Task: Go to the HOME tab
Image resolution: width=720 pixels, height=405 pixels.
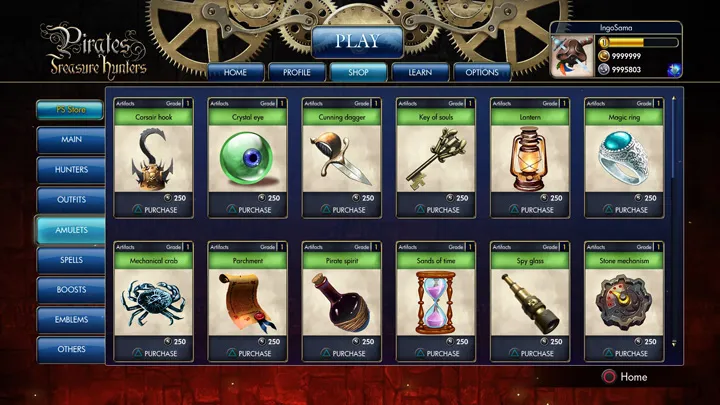Action: pyautogui.click(x=235, y=72)
